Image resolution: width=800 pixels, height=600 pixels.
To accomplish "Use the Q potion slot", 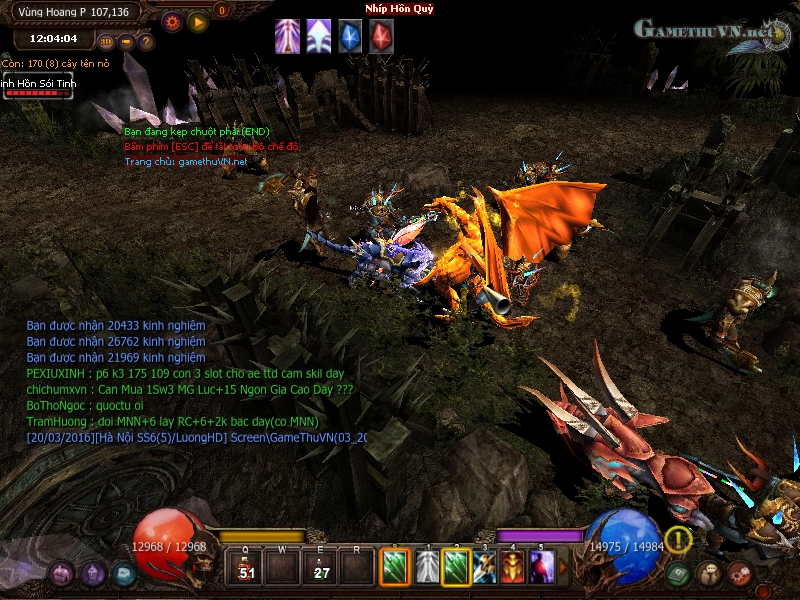I will [244, 569].
